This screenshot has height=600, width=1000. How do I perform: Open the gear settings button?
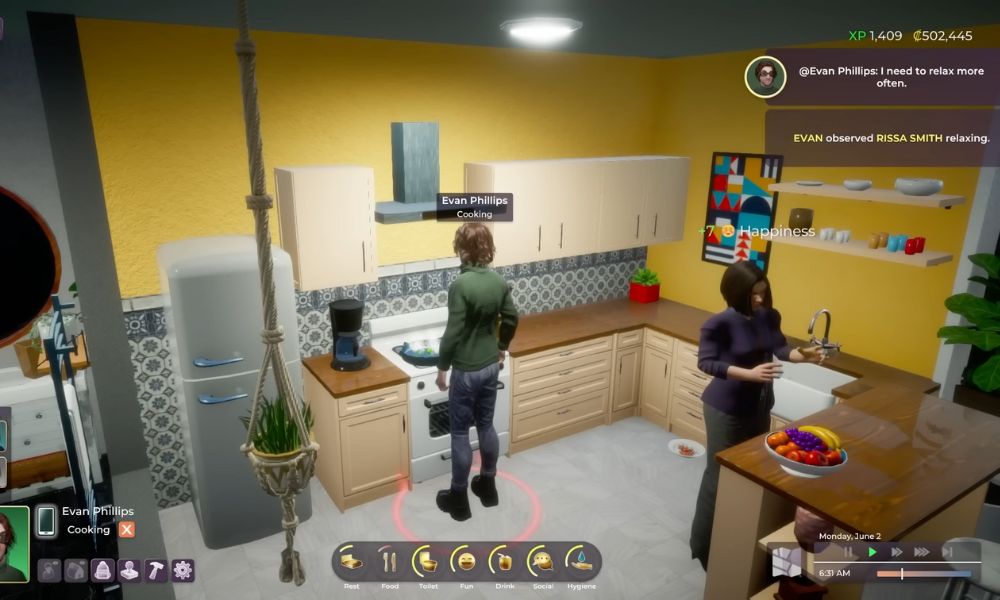point(182,570)
